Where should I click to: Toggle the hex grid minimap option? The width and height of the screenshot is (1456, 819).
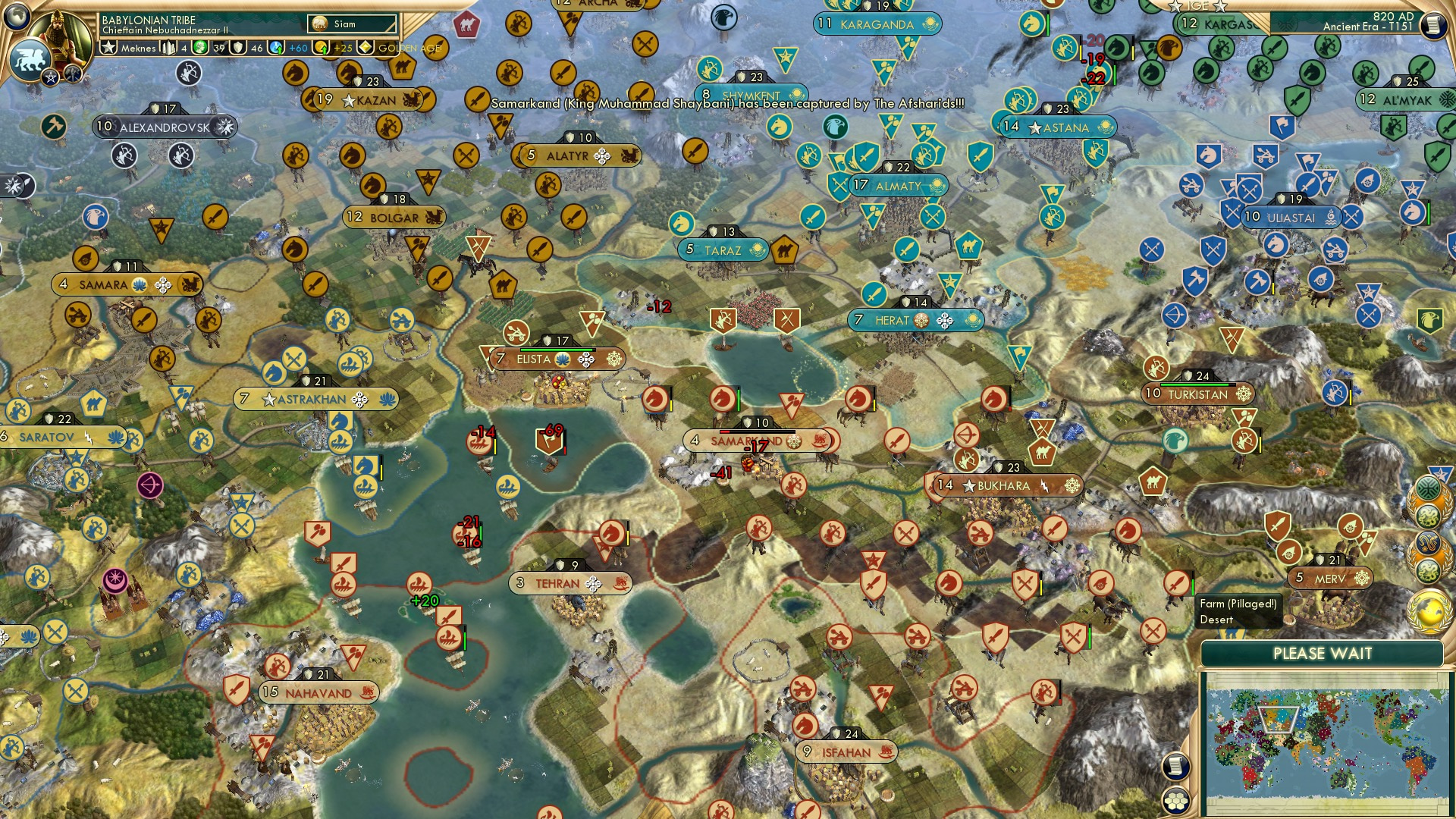[x=1176, y=801]
